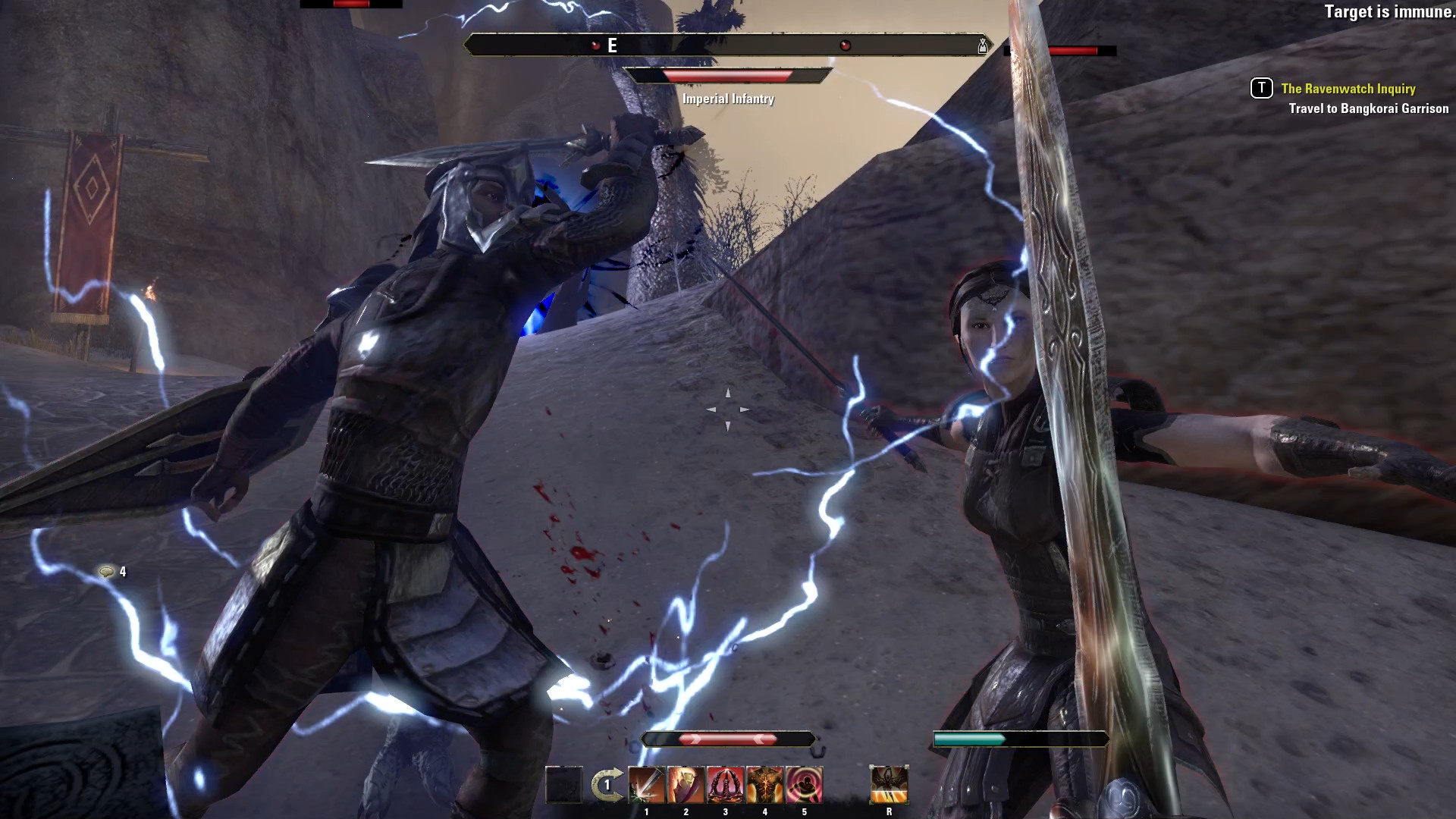Image resolution: width=1456 pixels, height=819 pixels.
Task: Activate the molten torso armor ability
Action: [x=765, y=784]
